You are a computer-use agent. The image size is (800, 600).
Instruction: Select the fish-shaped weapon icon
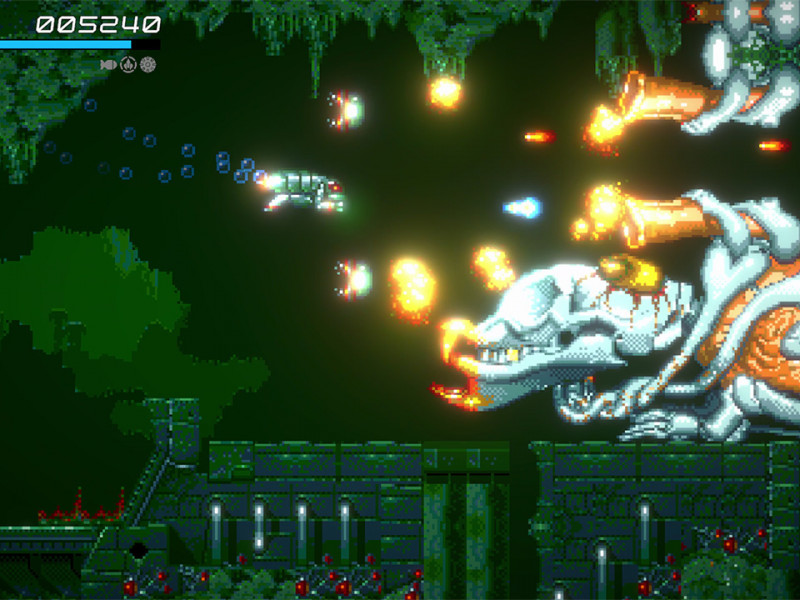[109, 65]
